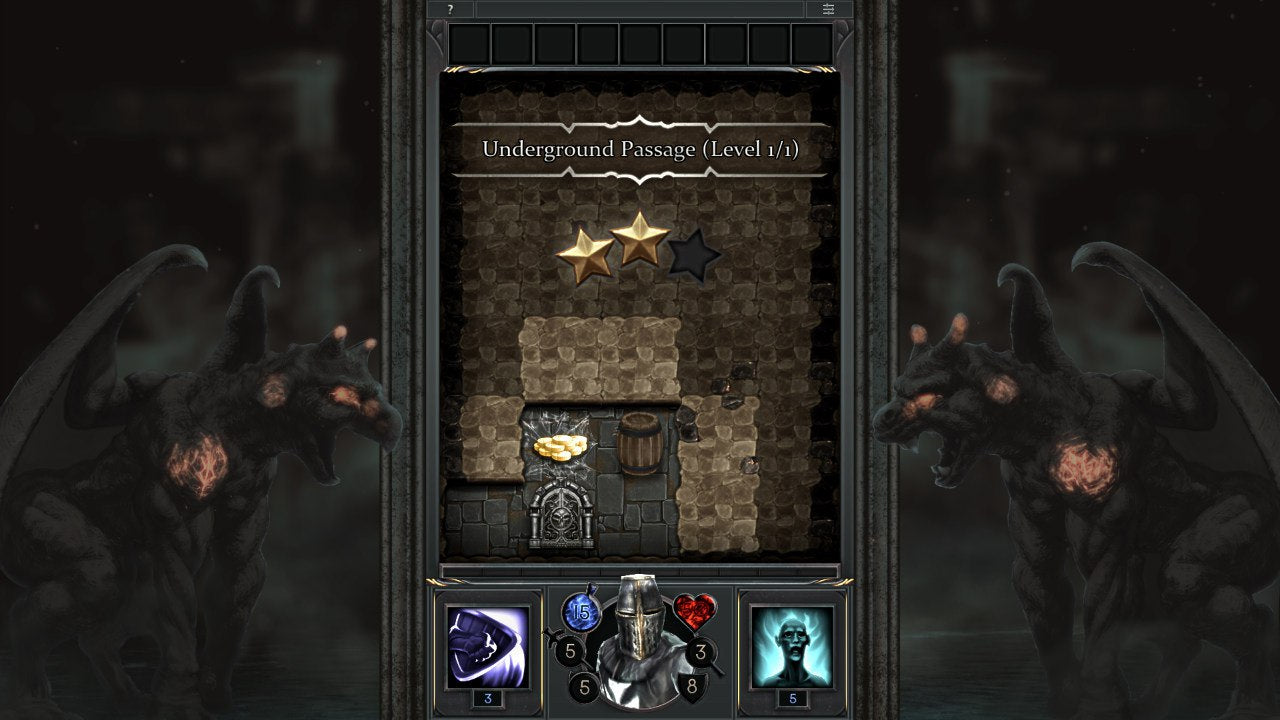
Task: Click the Underground Passage title banner
Action: click(640, 148)
